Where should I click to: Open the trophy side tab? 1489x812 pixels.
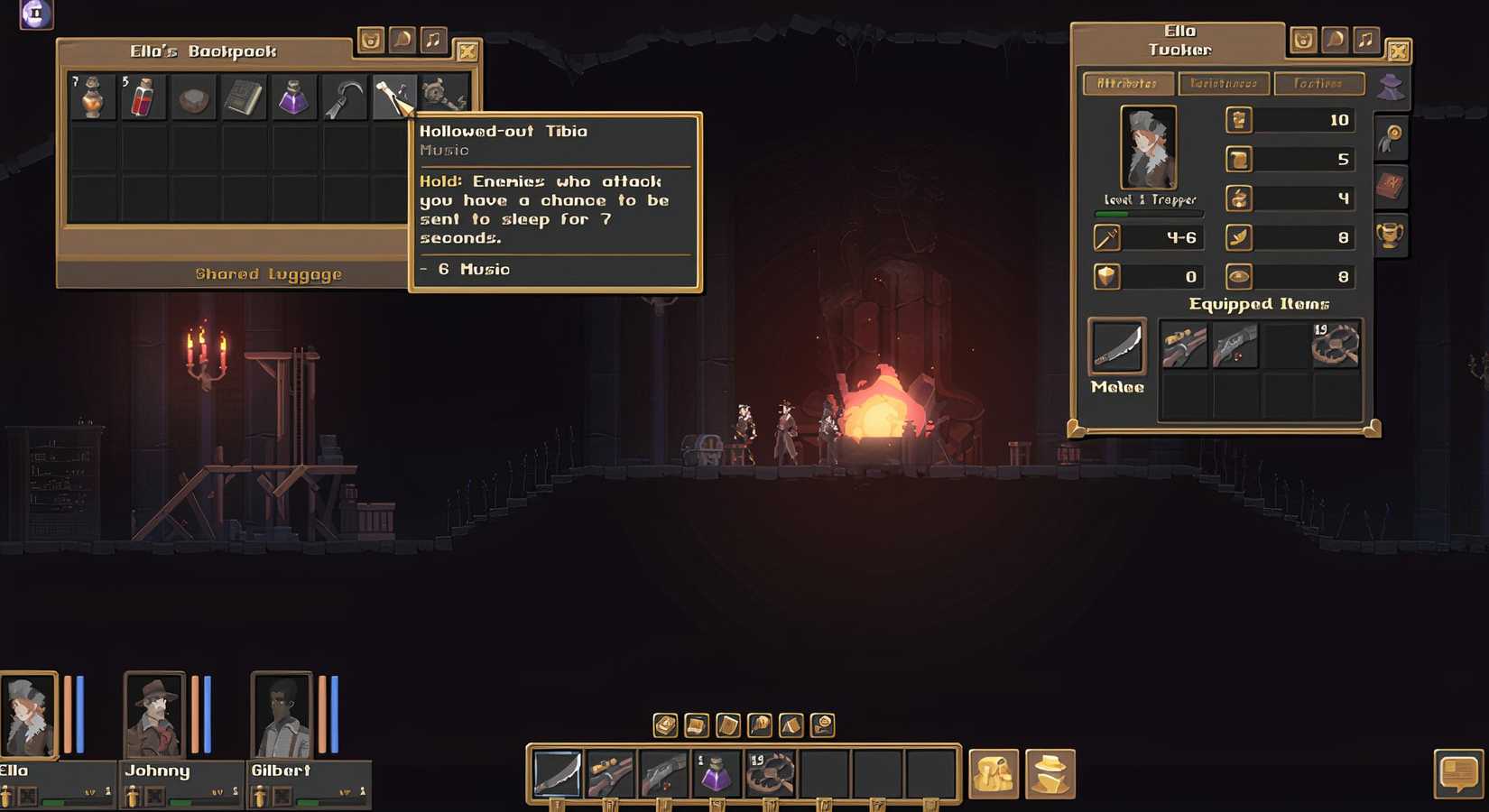pyautogui.click(x=1390, y=235)
